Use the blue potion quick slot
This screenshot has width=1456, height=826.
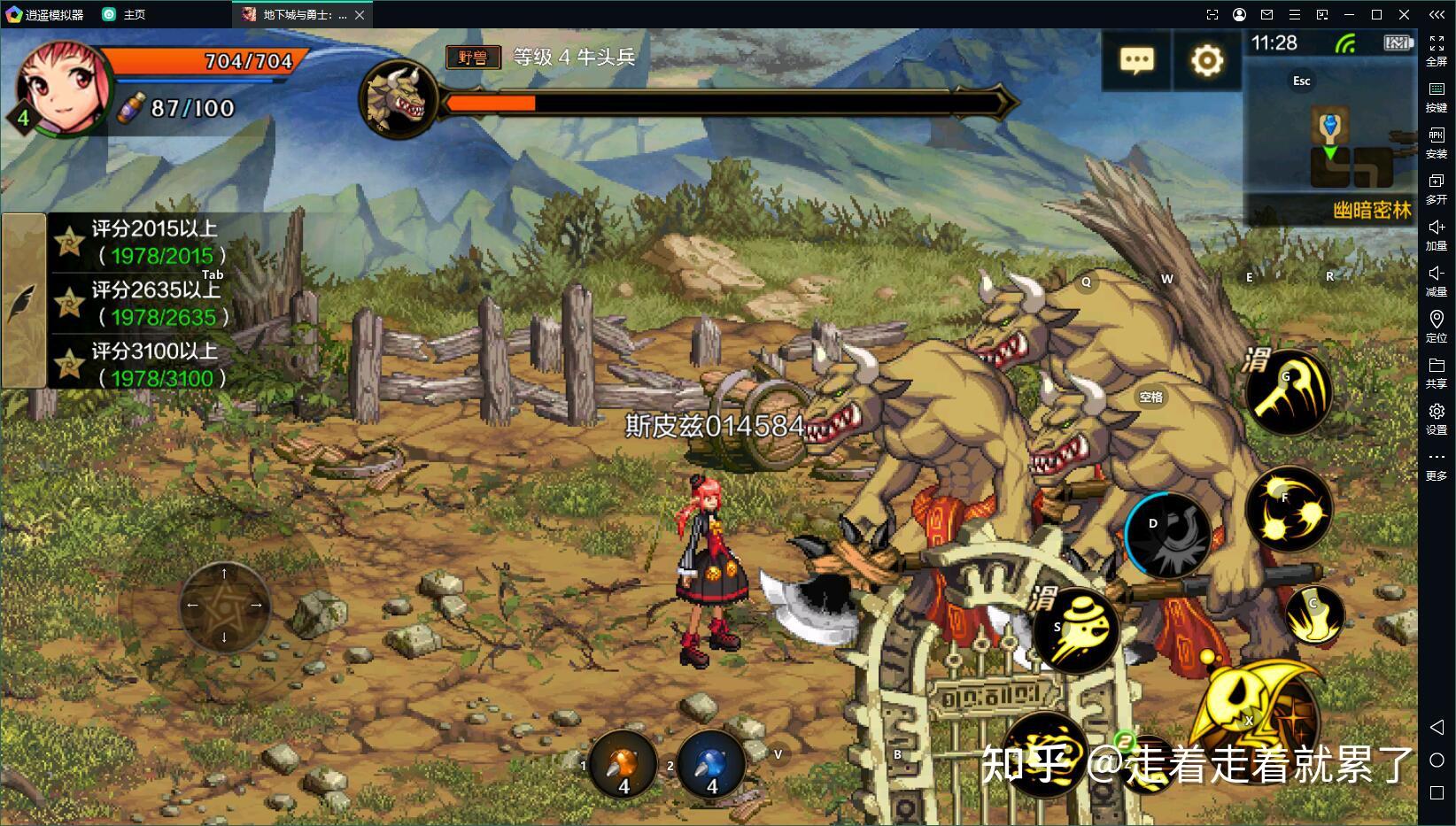coord(711,765)
